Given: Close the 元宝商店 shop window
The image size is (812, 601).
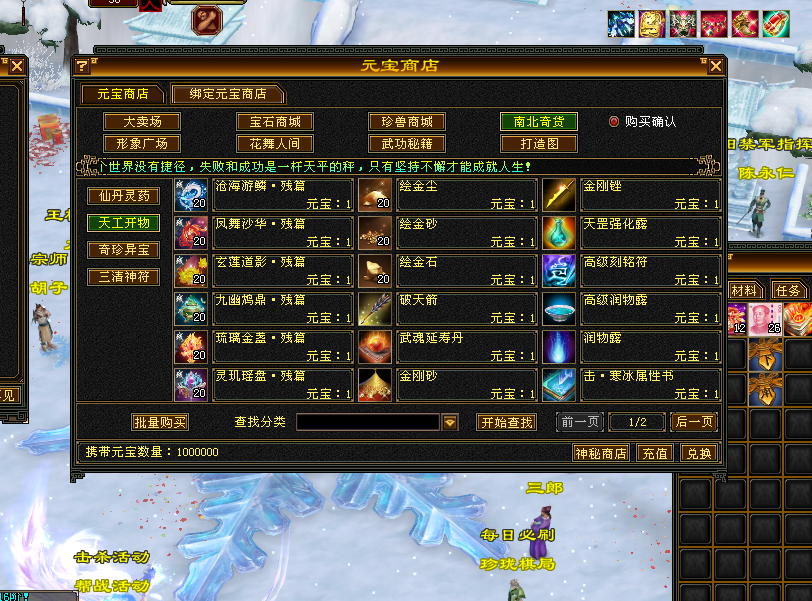Looking at the screenshot, I should (715, 67).
